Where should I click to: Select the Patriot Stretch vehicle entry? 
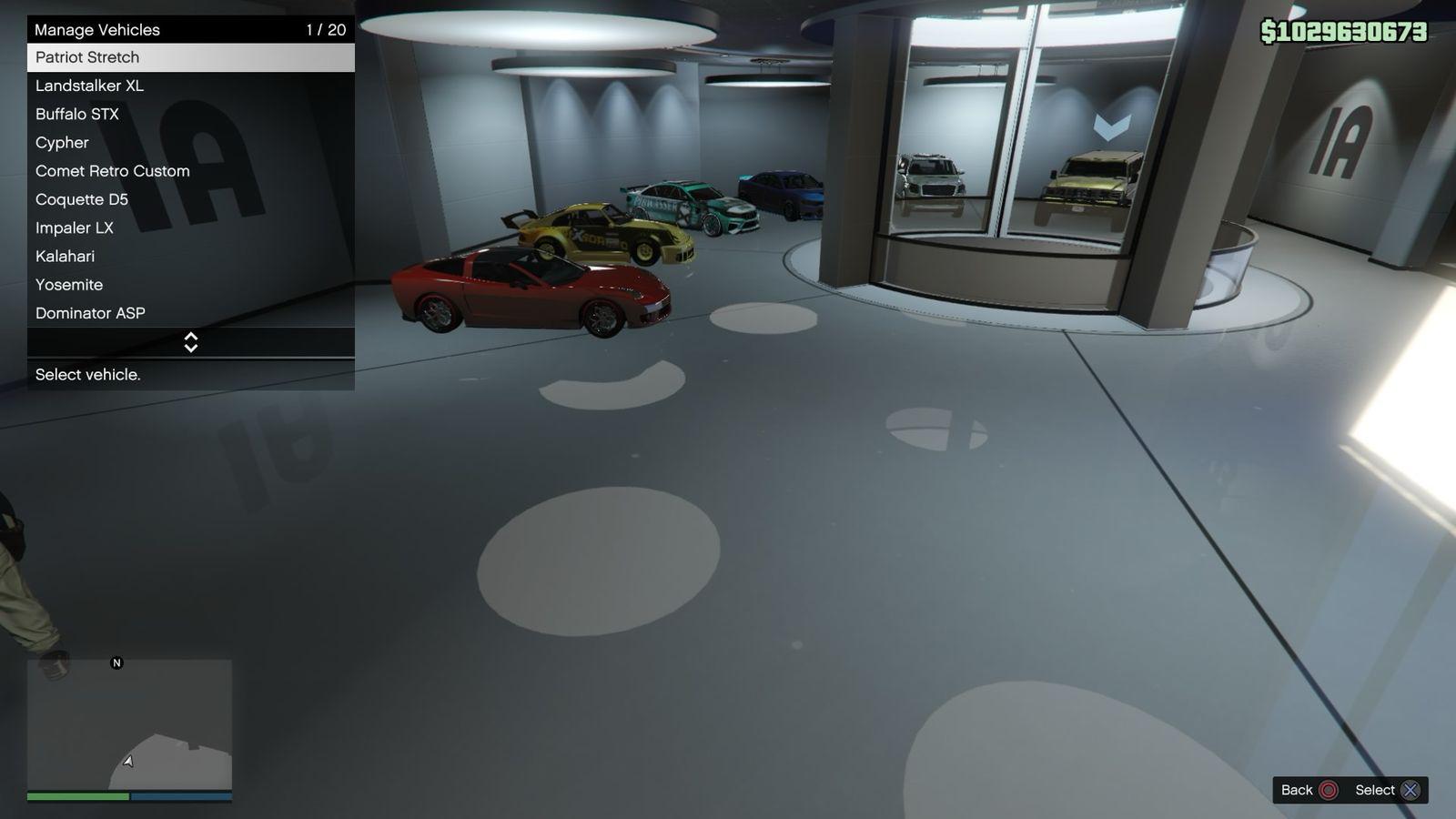(x=190, y=57)
